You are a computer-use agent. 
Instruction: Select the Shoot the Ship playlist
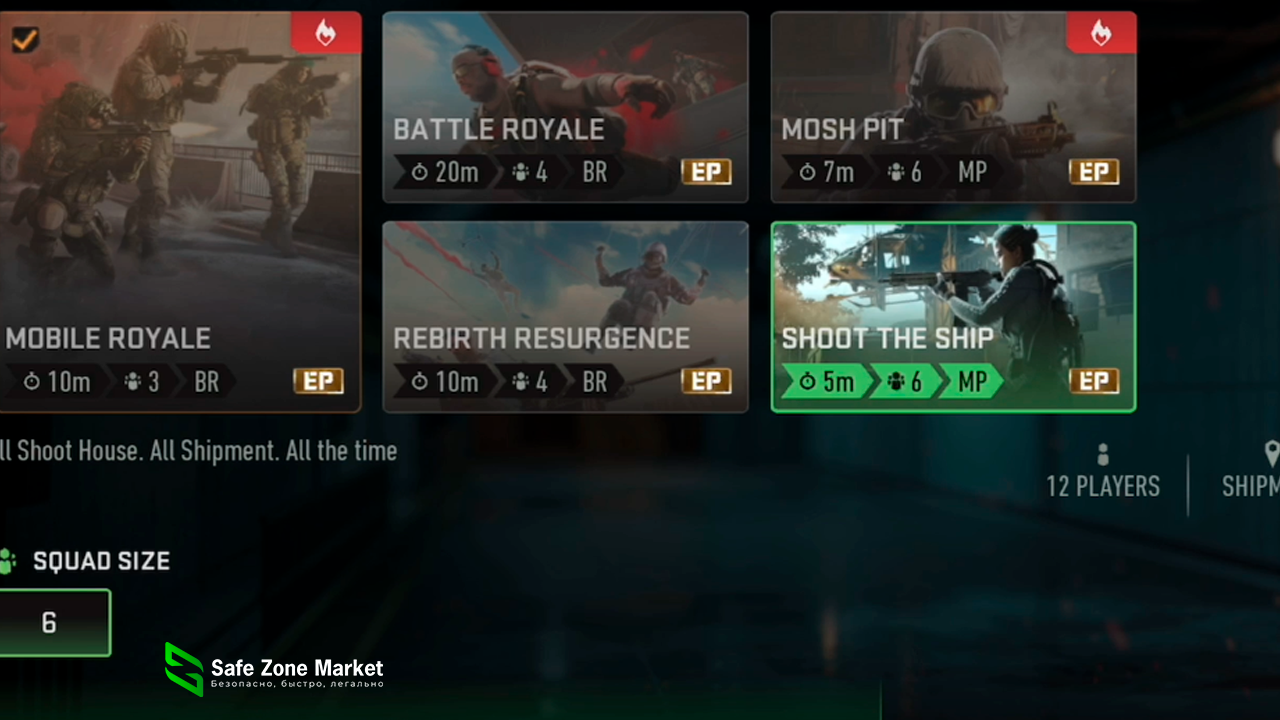pos(953,316)
